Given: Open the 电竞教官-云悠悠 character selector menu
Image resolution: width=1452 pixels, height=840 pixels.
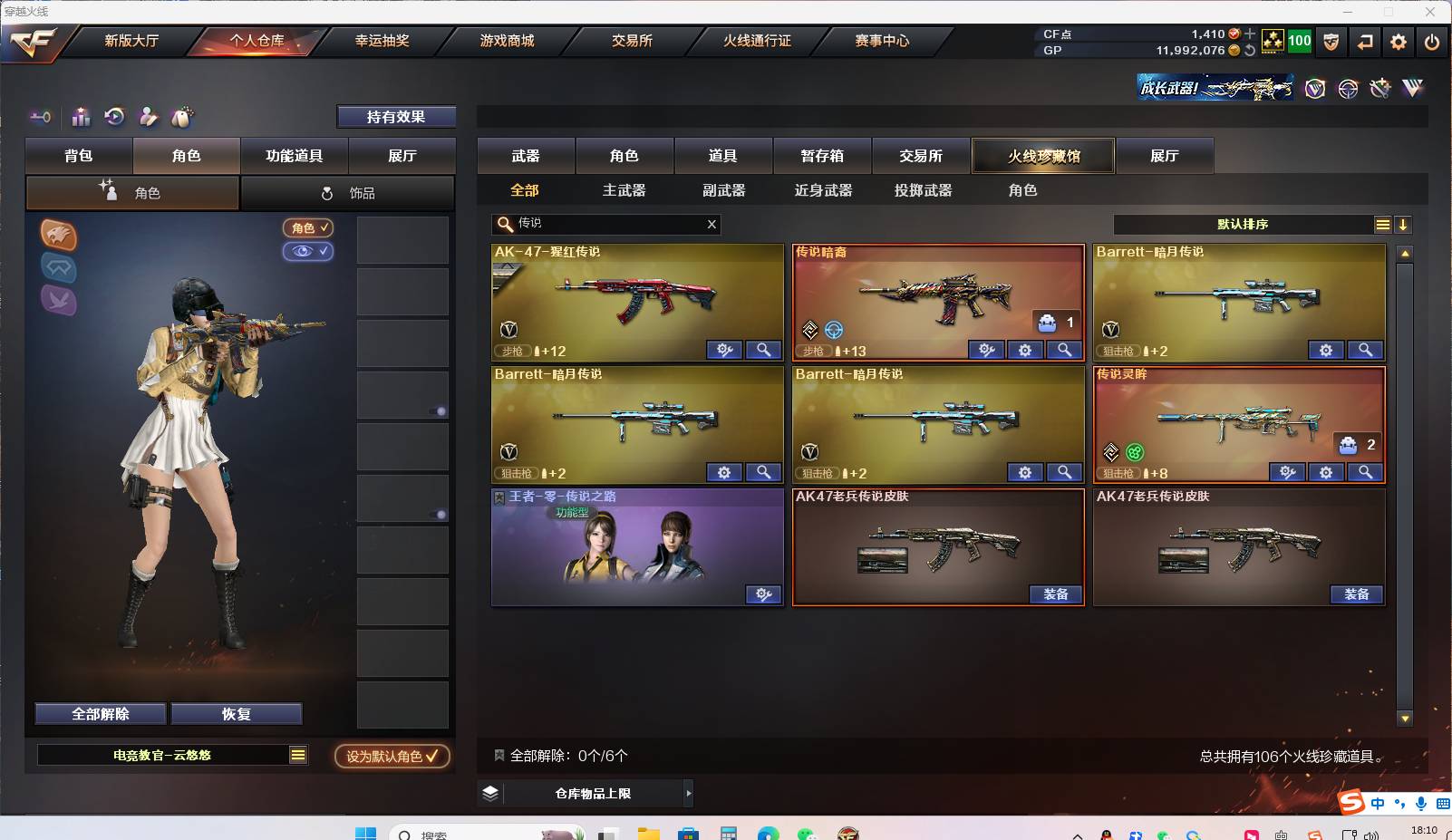Looking at the screenshot, I should (296, 754).
